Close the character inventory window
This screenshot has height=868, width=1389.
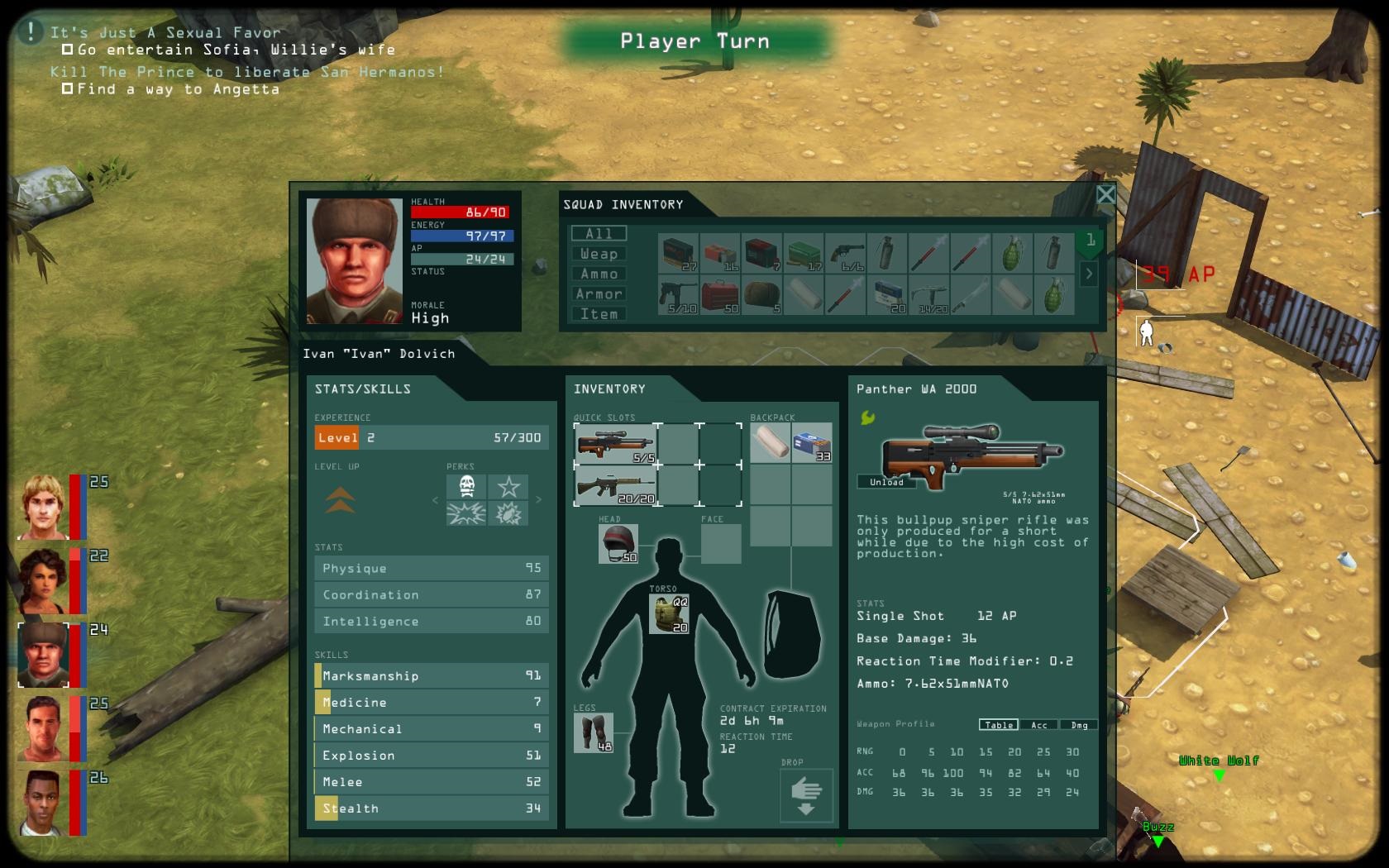(1105, 194)
